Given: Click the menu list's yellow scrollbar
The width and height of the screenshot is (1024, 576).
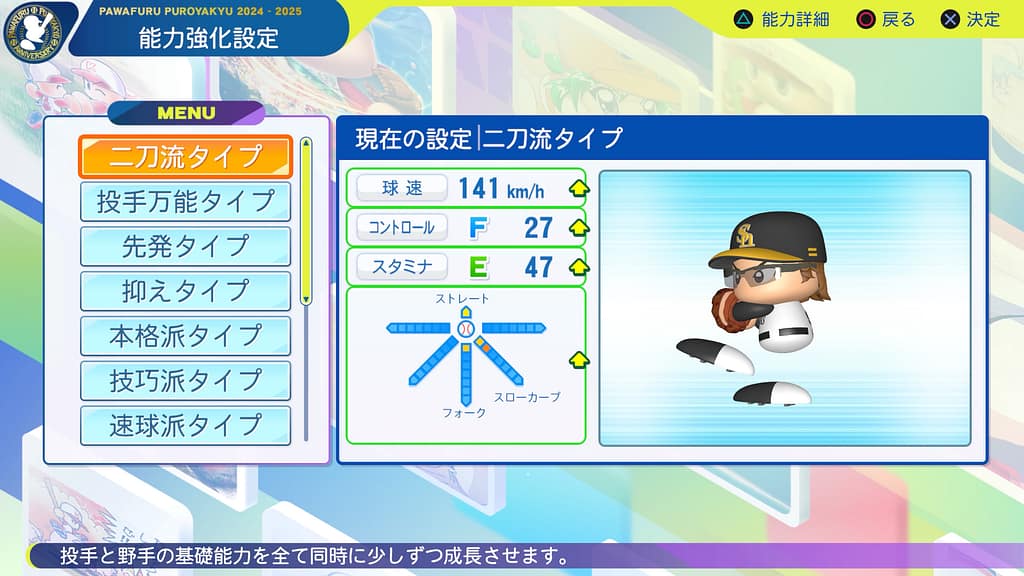Looking at the screenshot, I should [306, 224].
